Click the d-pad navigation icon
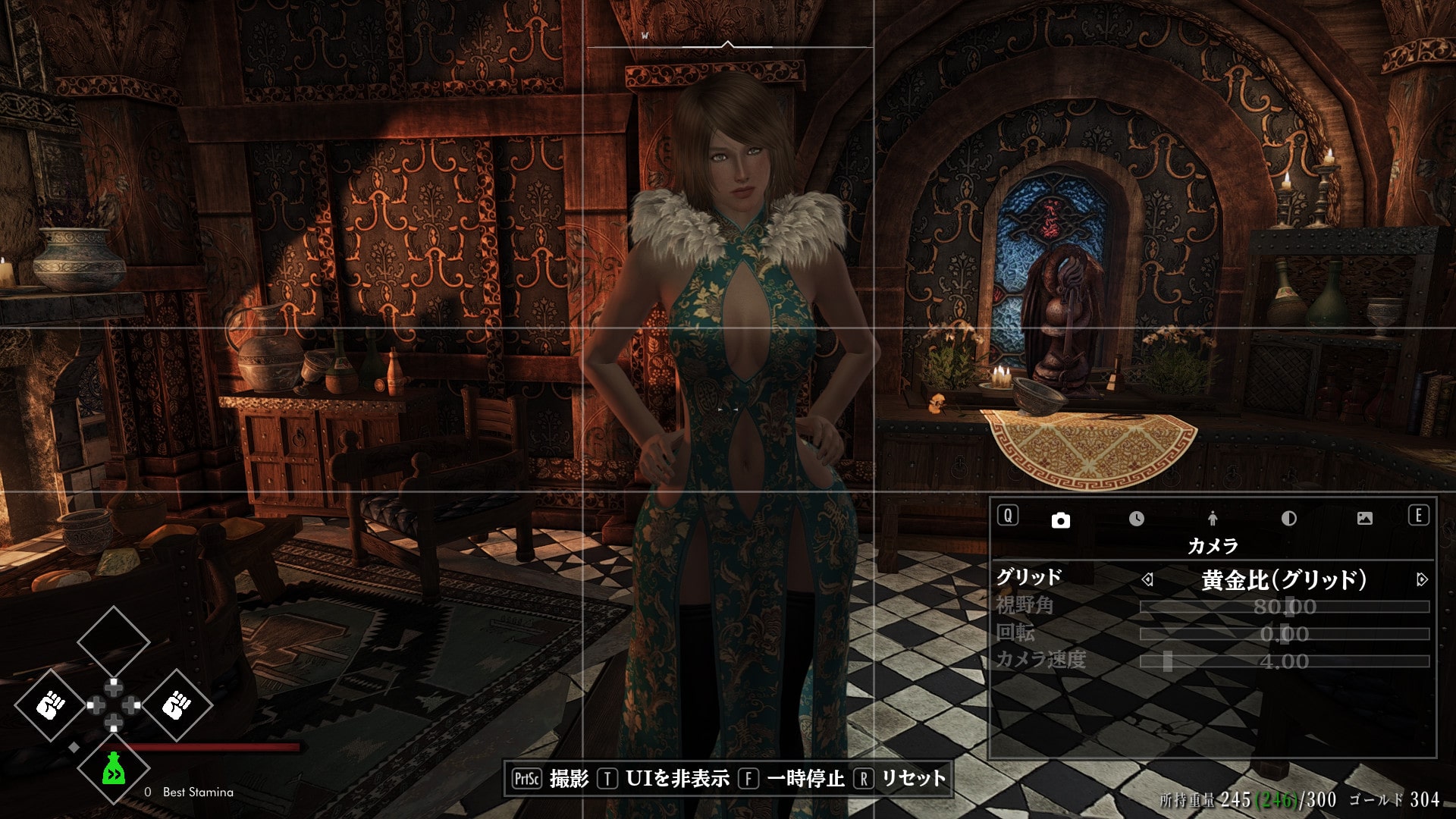The width and height of the screenshot is (1456, 819). pyautogui.click(x=113, y=705)
